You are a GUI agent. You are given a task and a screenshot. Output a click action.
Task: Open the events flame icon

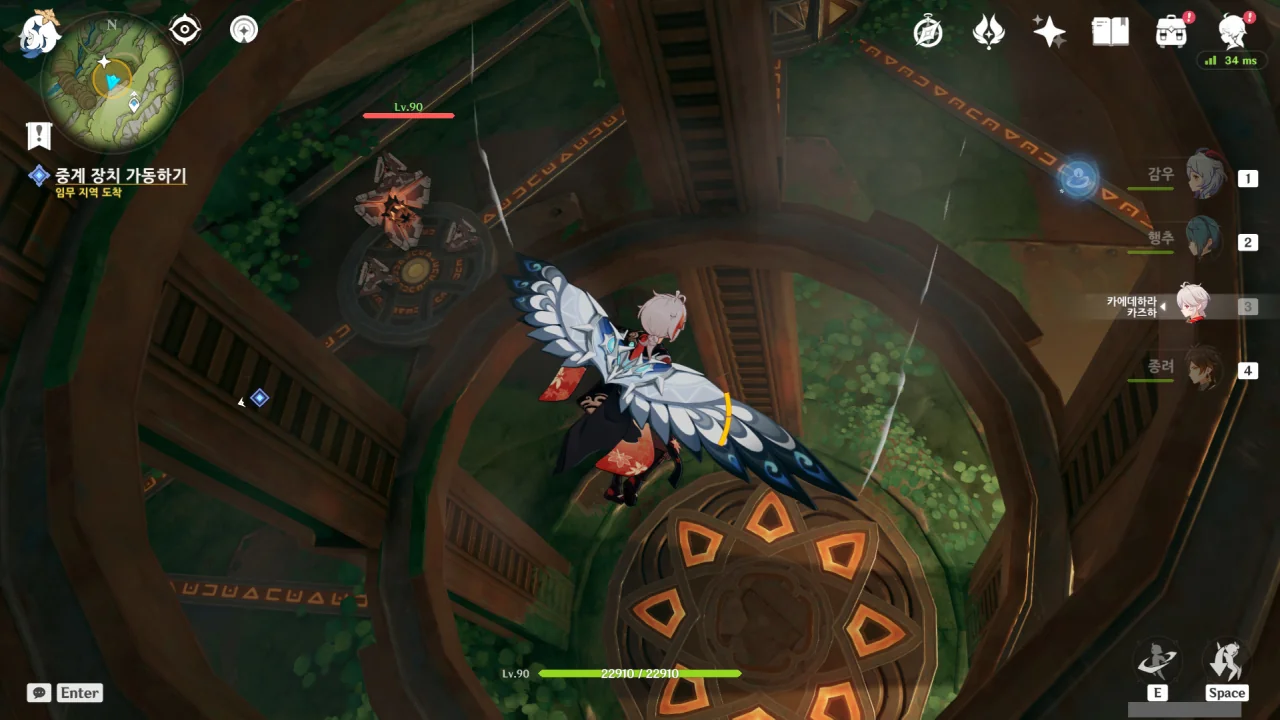point(988,32)
